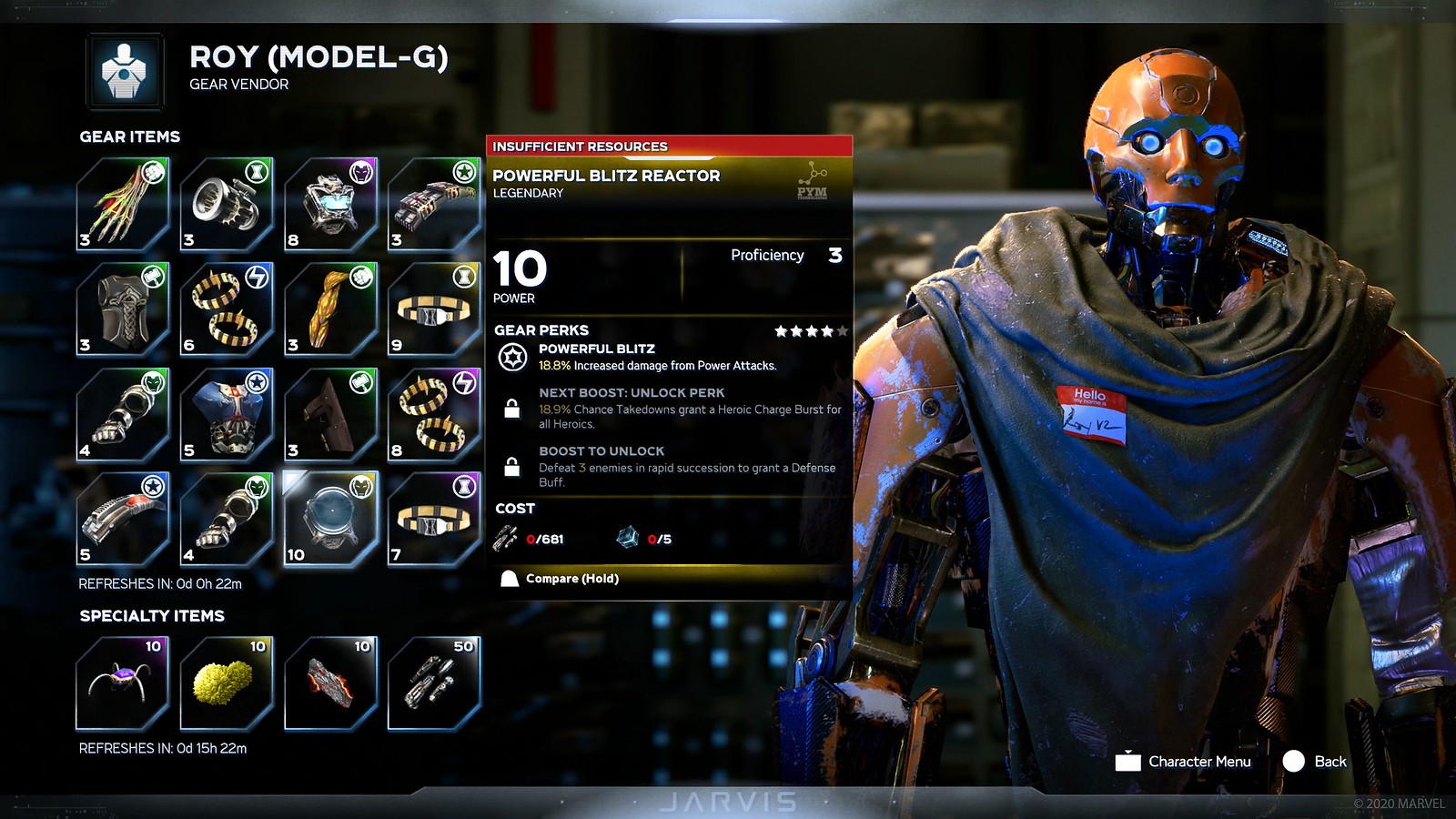Screen dimensions: 1456x819
Task: Pick the power 8 Iron Man chest reactor
Action: [x=330, y=204]
